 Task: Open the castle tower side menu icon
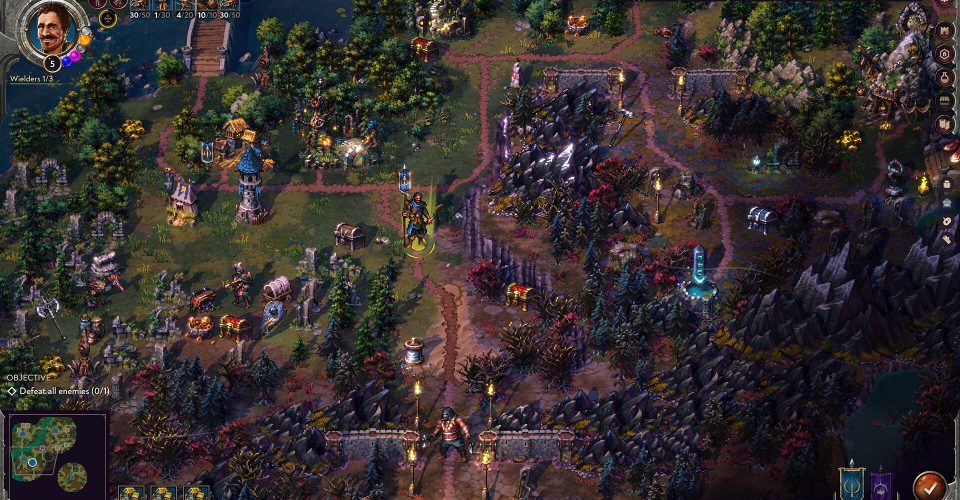pyautogui.click(x=945, y=29)
